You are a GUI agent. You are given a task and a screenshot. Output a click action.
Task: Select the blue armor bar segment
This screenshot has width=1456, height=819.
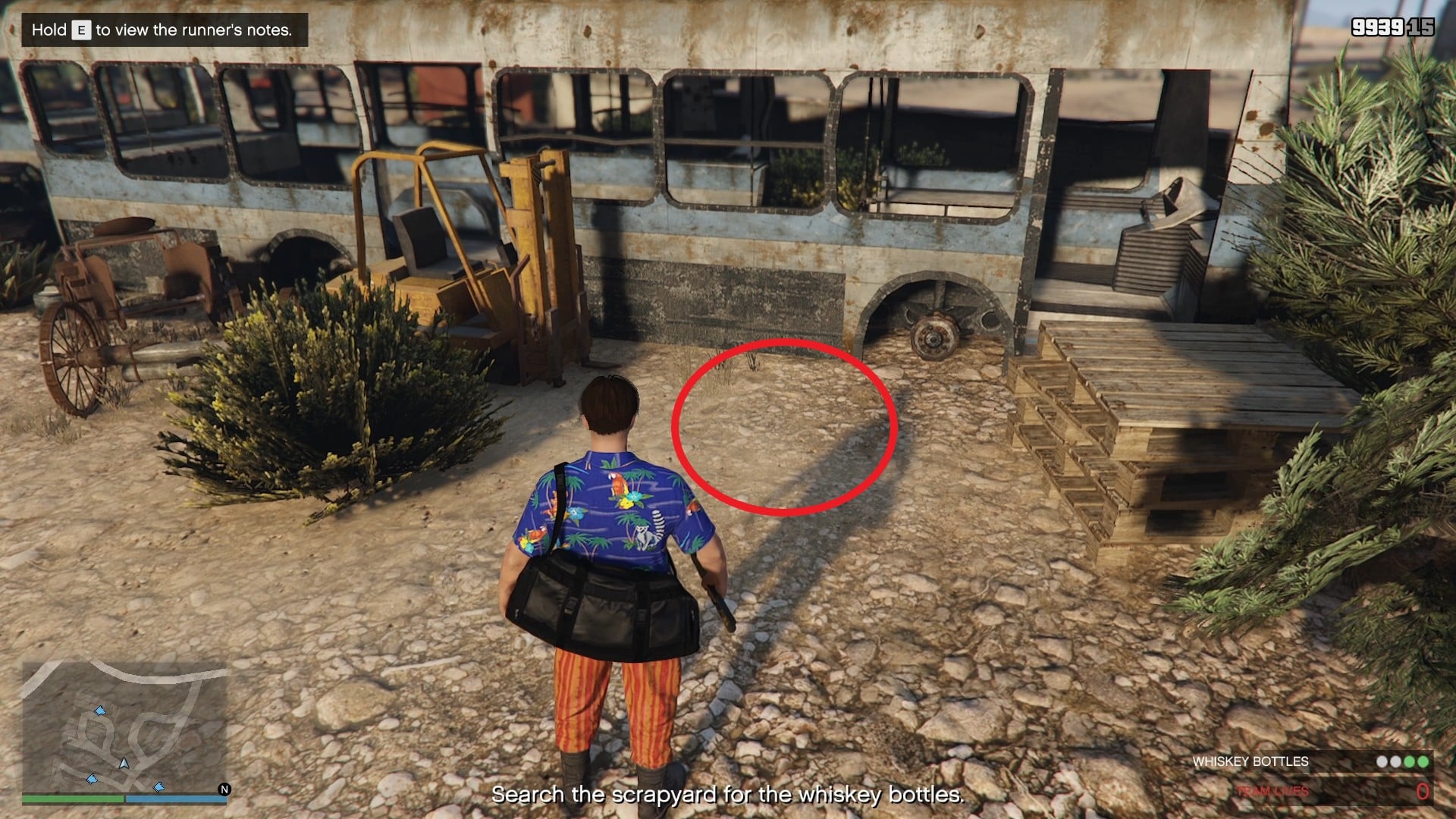point(177,799)
